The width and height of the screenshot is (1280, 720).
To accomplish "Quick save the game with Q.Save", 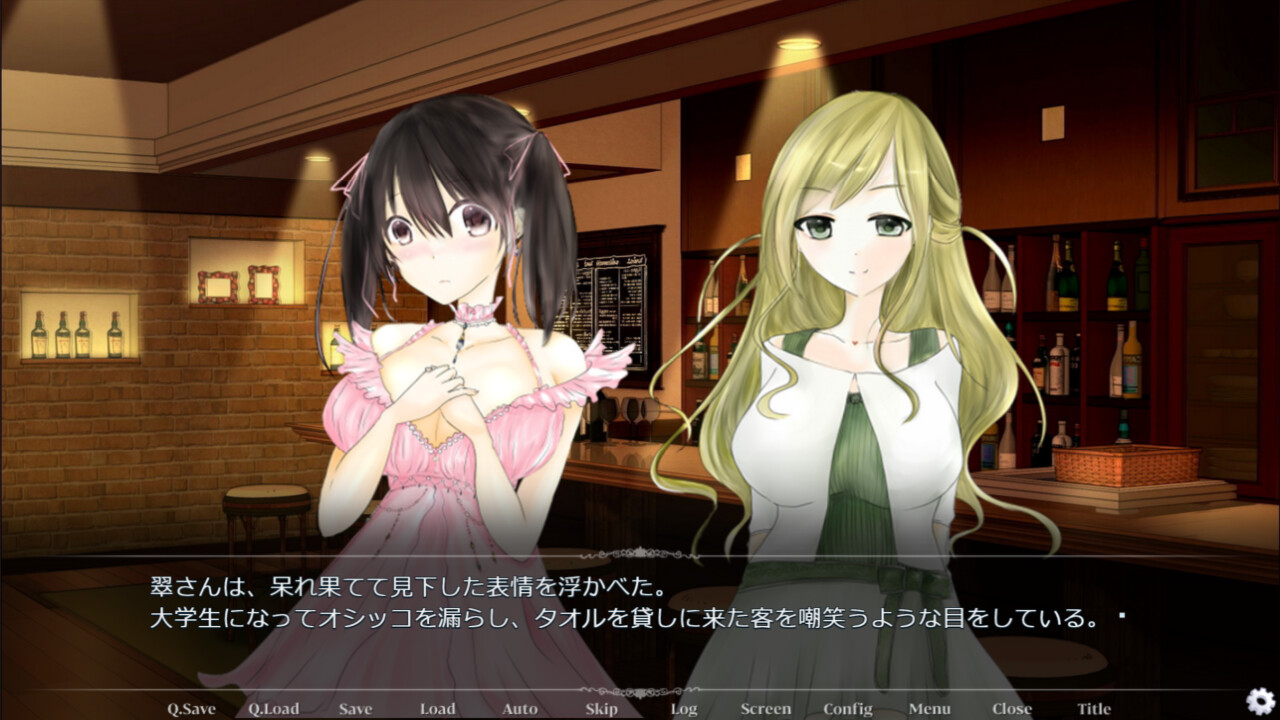I will coord(190,708).
